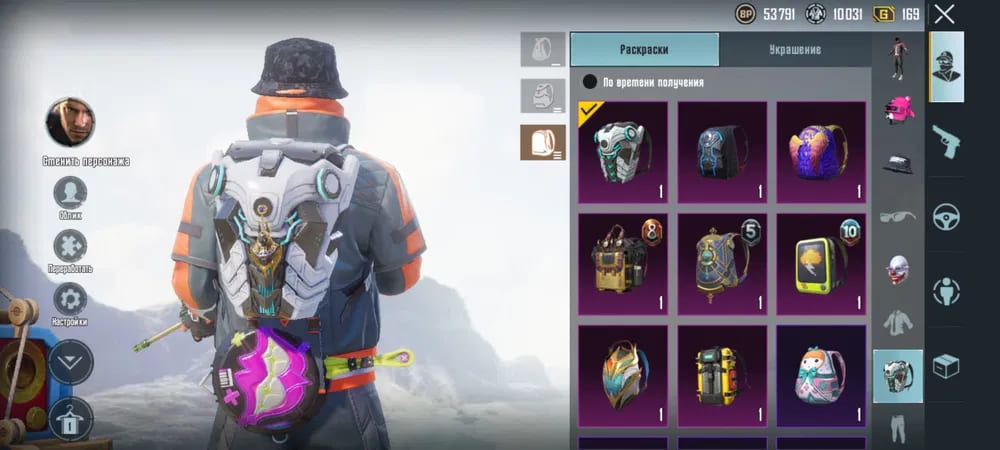The image size is (1000, 450).
Task: Choose the glasses accessory category
Action: [898, 216]
